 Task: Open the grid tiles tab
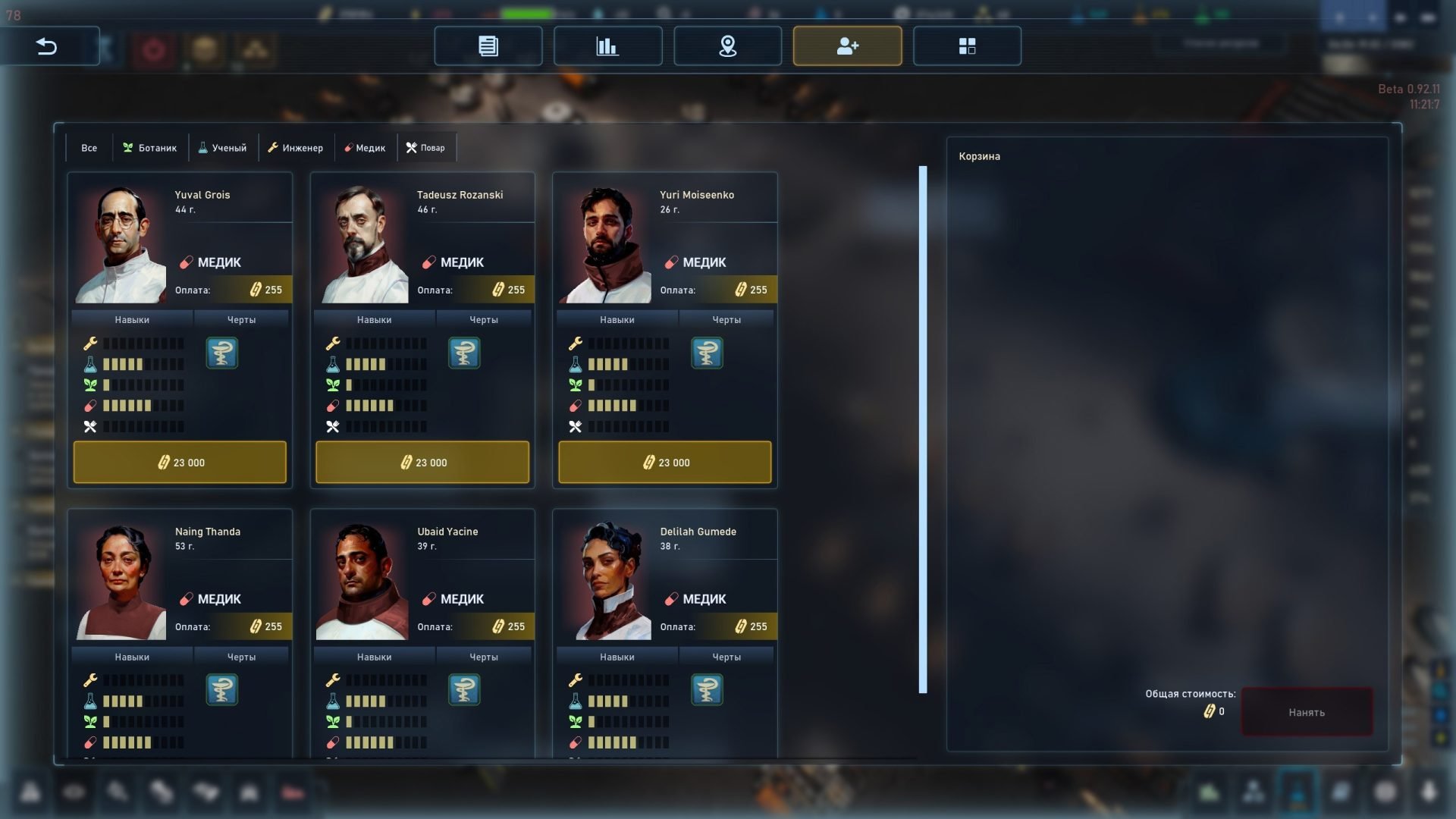click(x=967, y=46)
